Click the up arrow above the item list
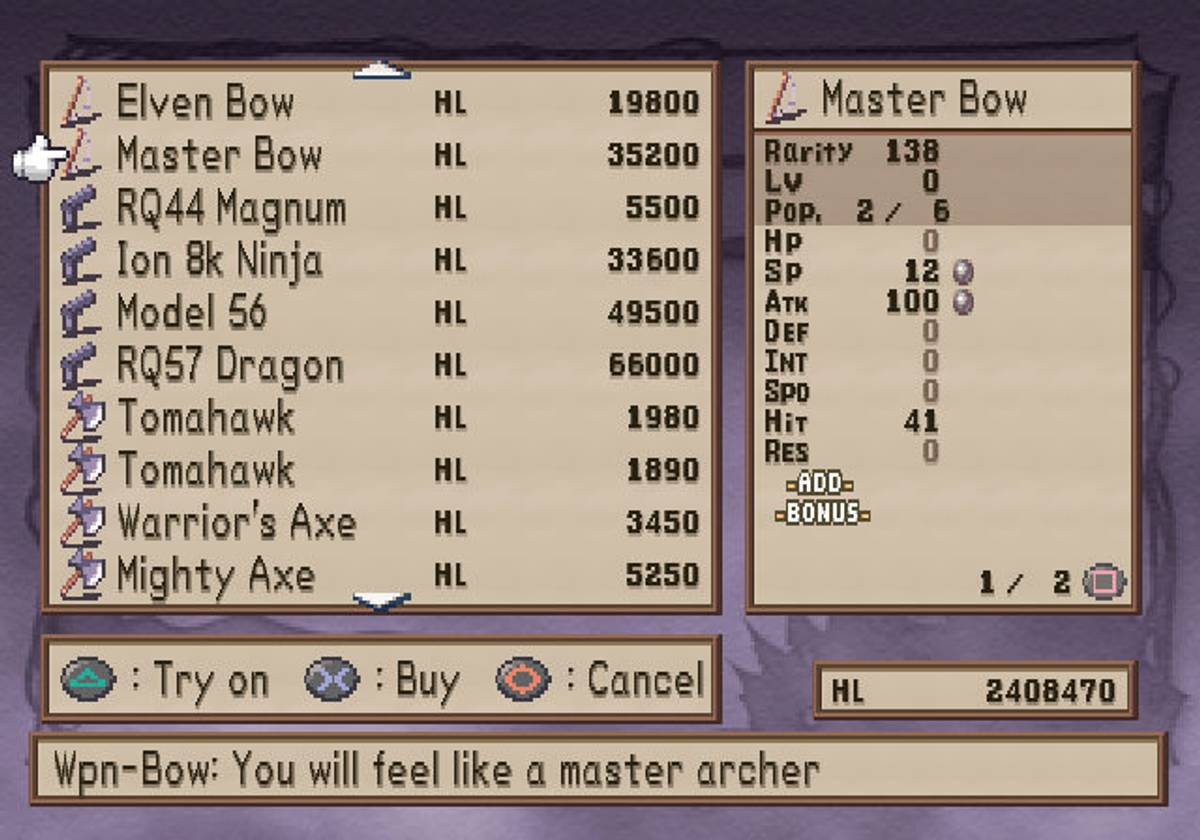 382,72
